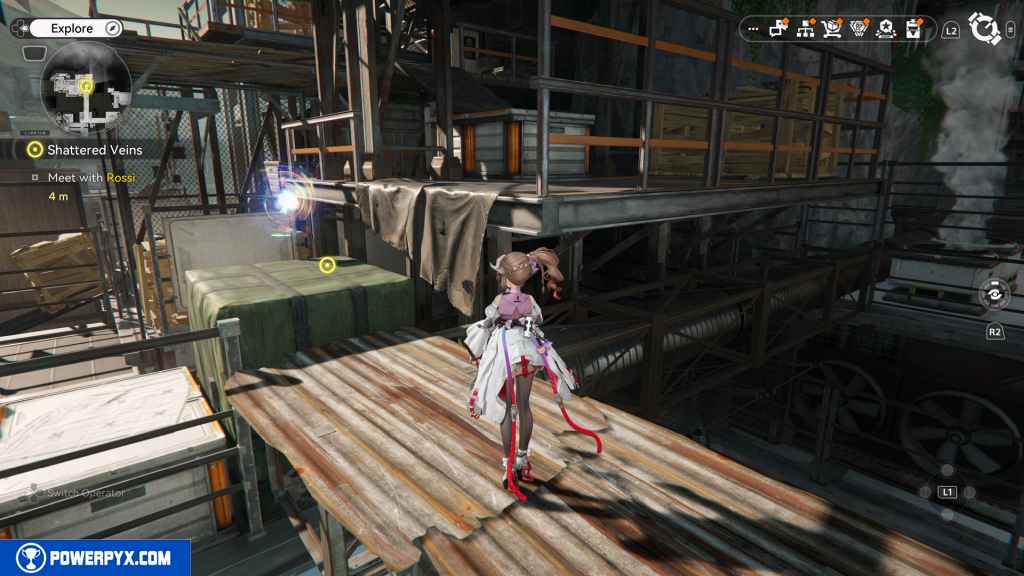Open the clipboard checklist icon
The width and height of the screenshot is (1024, 576).
tap(912, 29)
